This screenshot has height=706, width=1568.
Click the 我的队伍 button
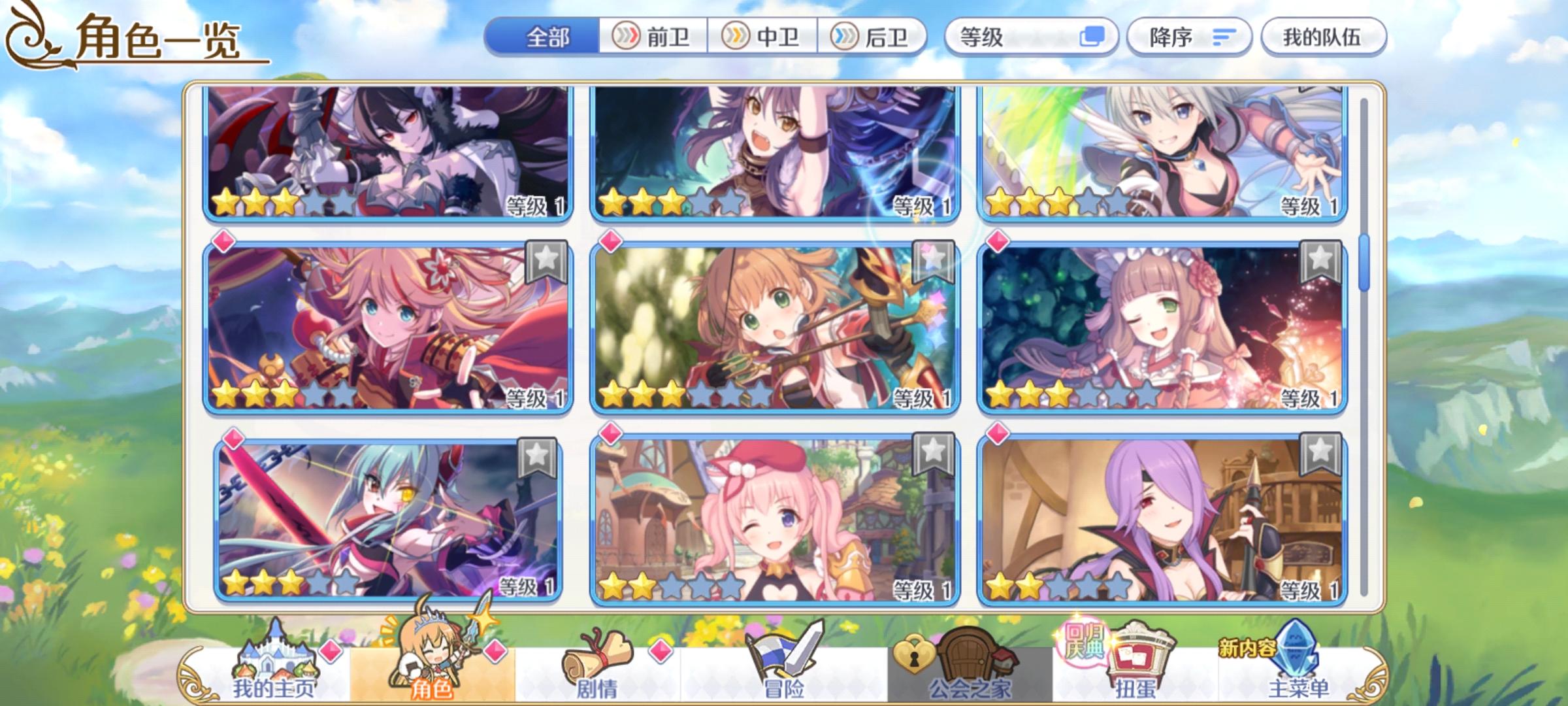pos(1322,37)
